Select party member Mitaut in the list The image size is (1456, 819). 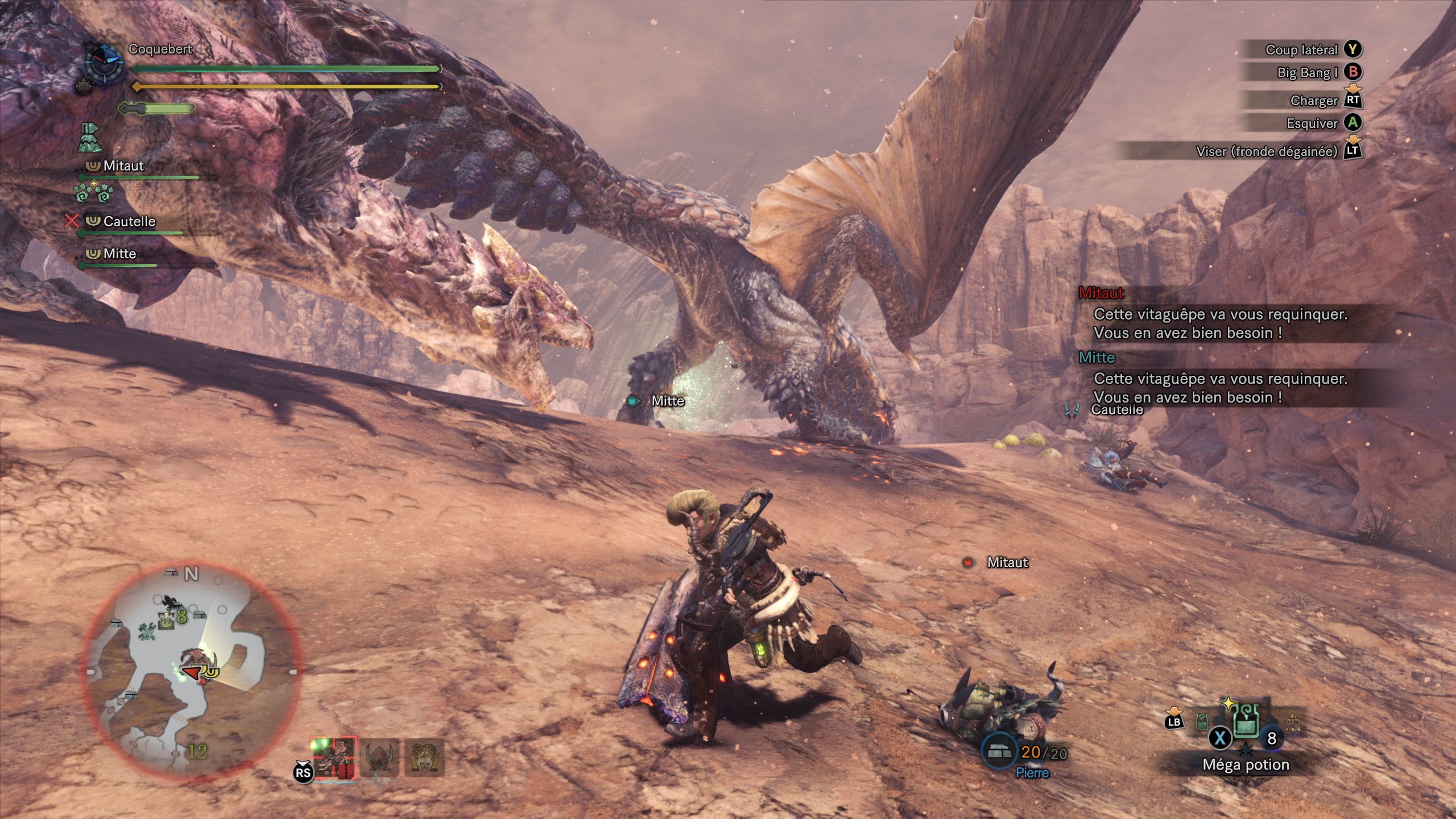pos(123,166)
